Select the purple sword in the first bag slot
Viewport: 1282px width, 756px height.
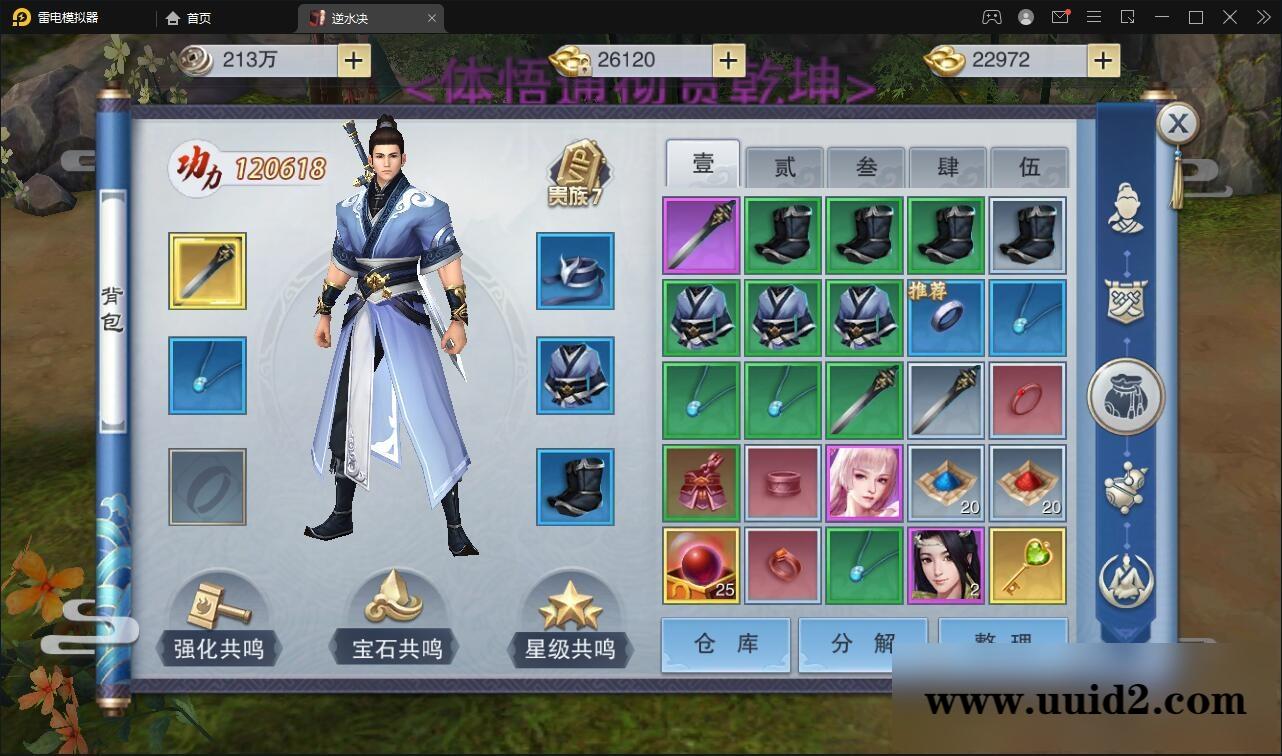pos(700,235)
